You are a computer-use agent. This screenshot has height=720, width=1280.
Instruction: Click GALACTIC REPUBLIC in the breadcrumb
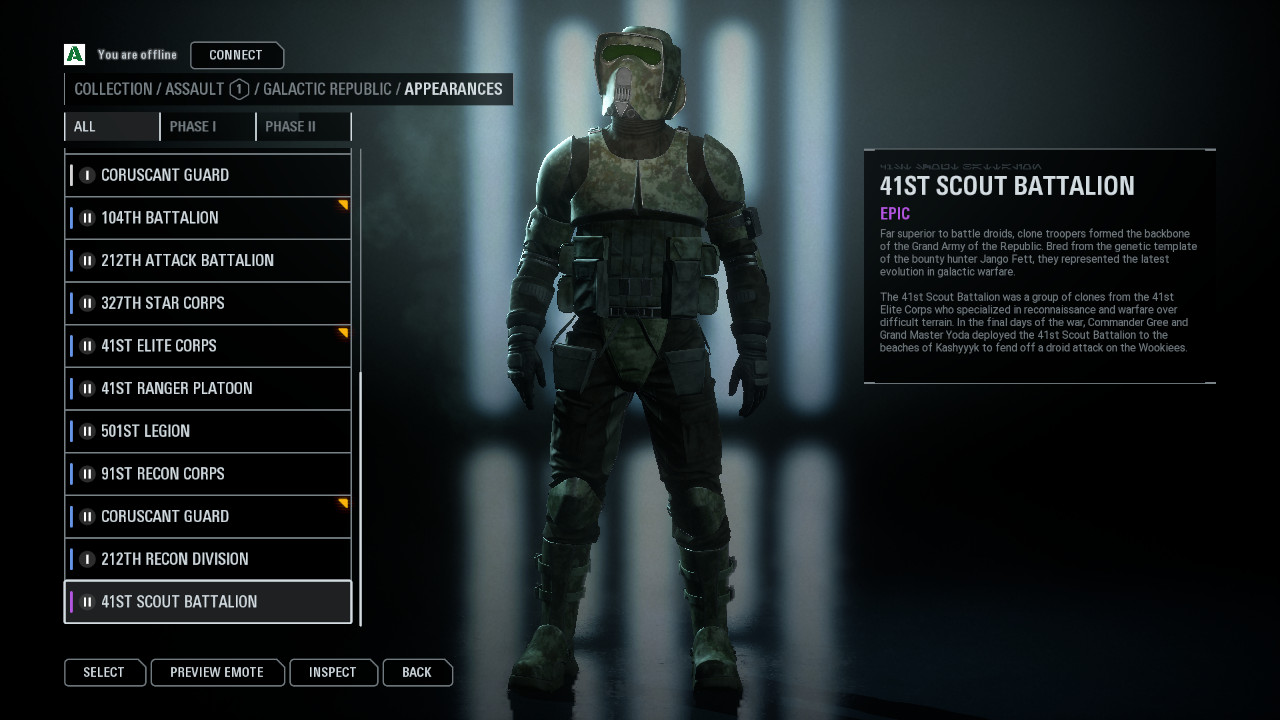pyautogui.click(x=327, y=89)
